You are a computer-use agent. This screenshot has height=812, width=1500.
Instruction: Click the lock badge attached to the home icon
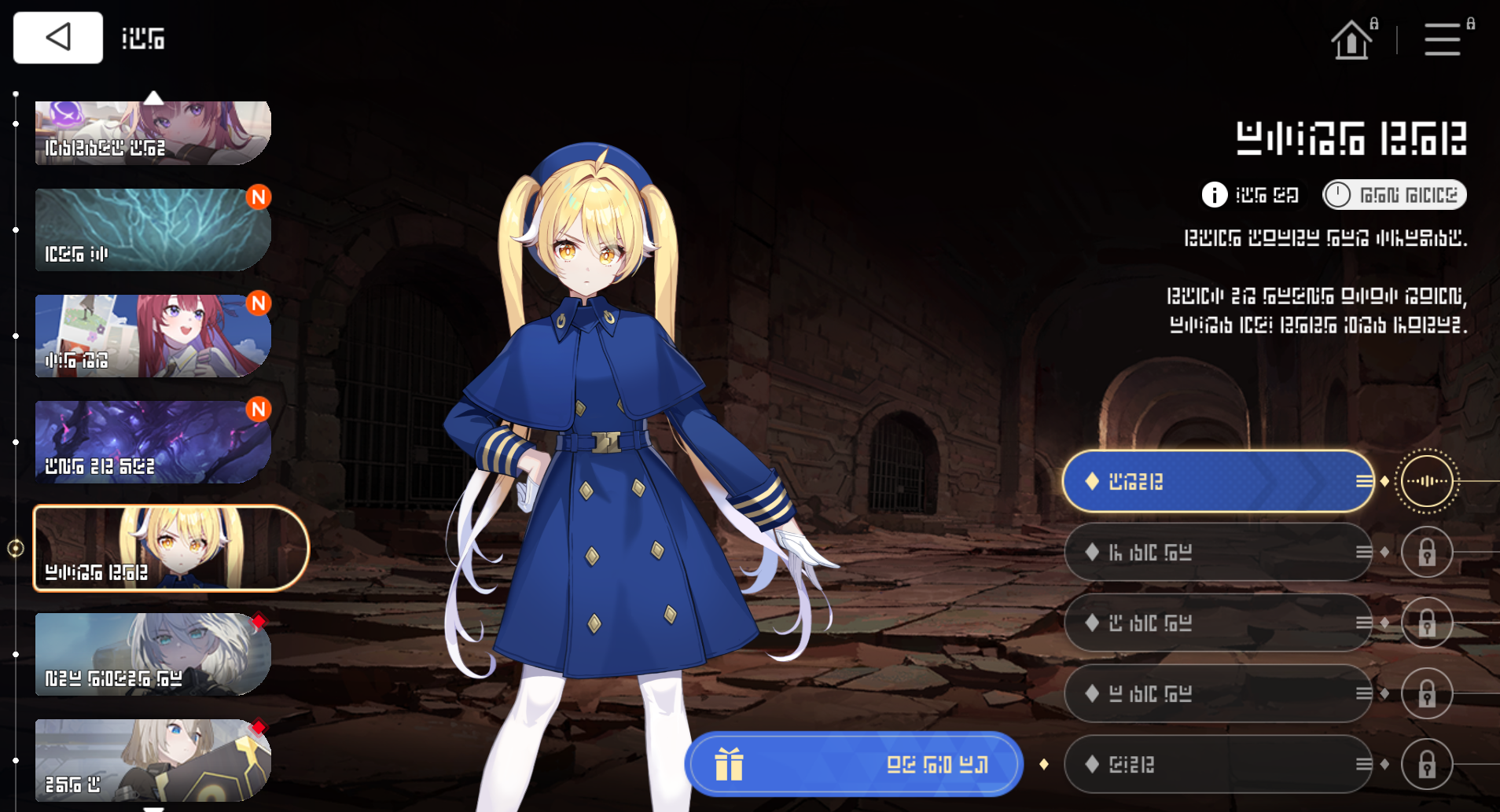[1373, 24]
